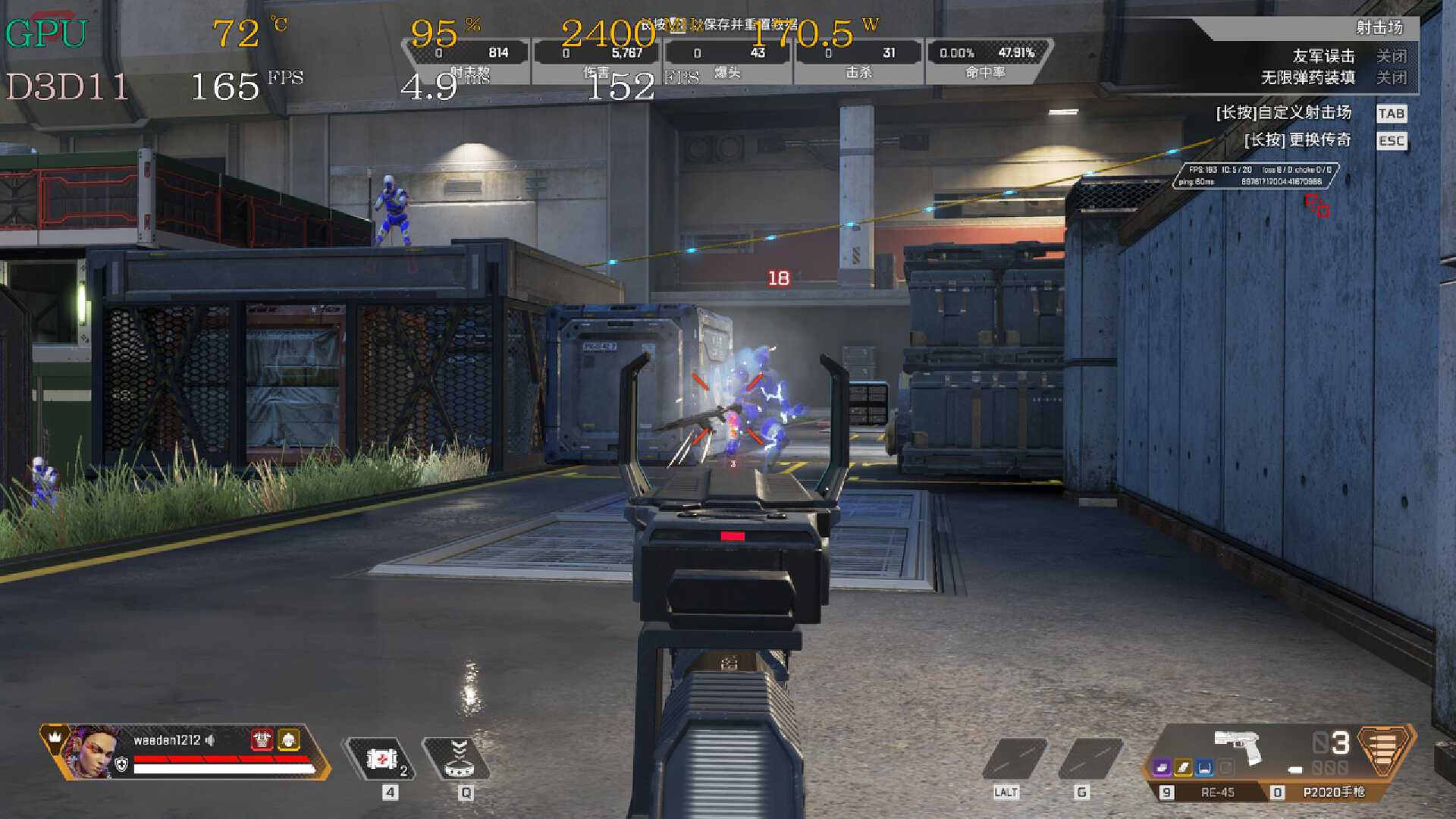Select the purple extended magazine attachment icon
Viewport: 1456px width, 819px height.
1160,768
